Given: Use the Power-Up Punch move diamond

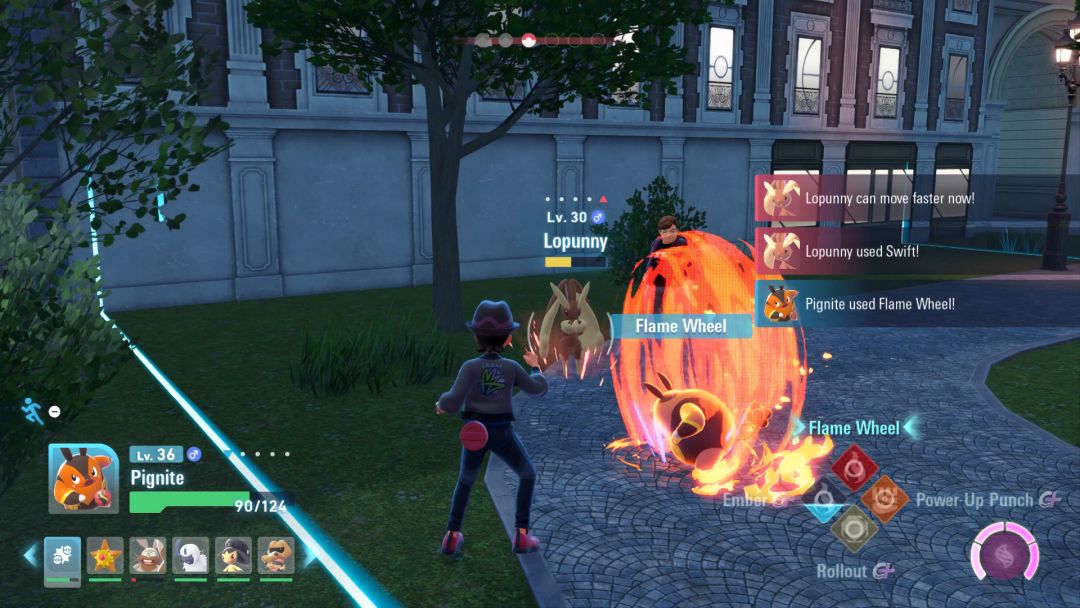Looking at the screenshot, I should coord(885,498).
